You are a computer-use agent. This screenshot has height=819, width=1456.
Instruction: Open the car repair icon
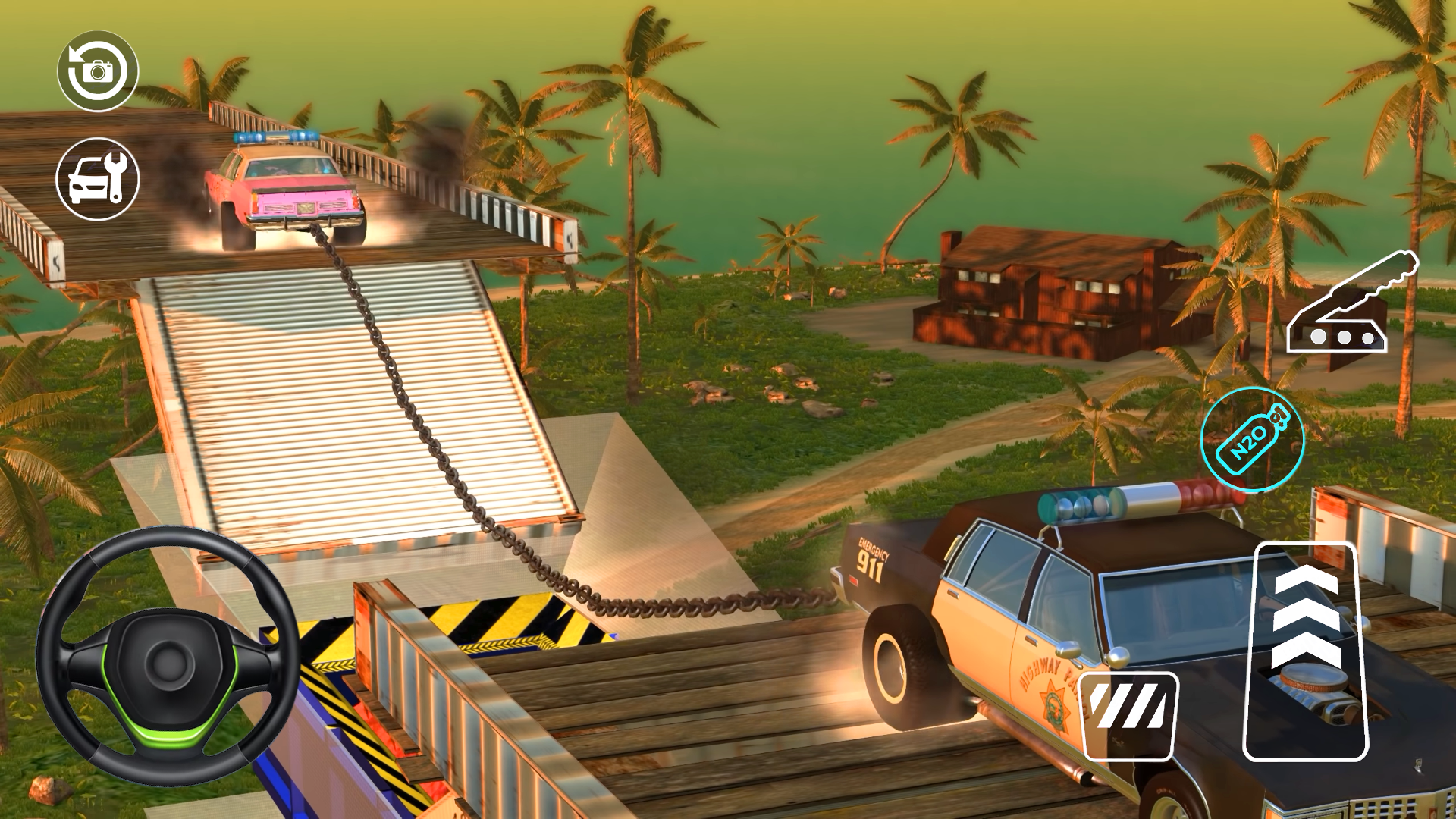click(99, 179)
